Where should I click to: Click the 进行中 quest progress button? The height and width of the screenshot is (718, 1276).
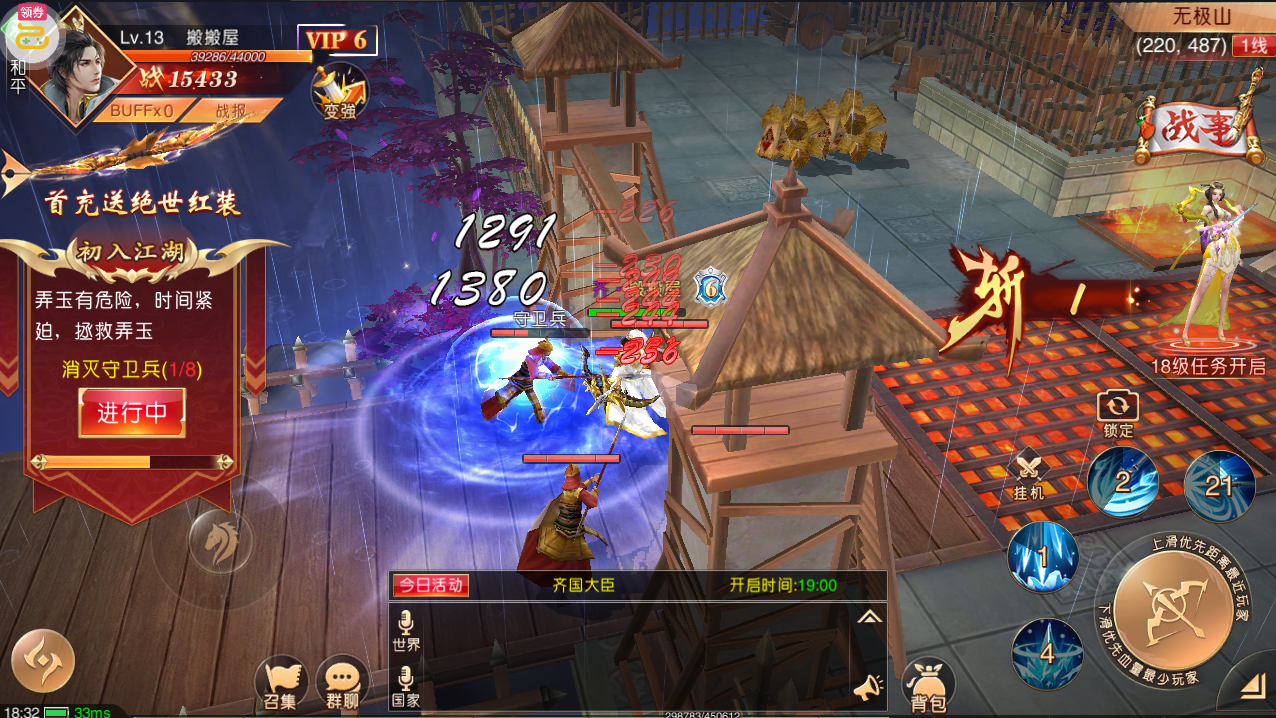pos(132,412)
